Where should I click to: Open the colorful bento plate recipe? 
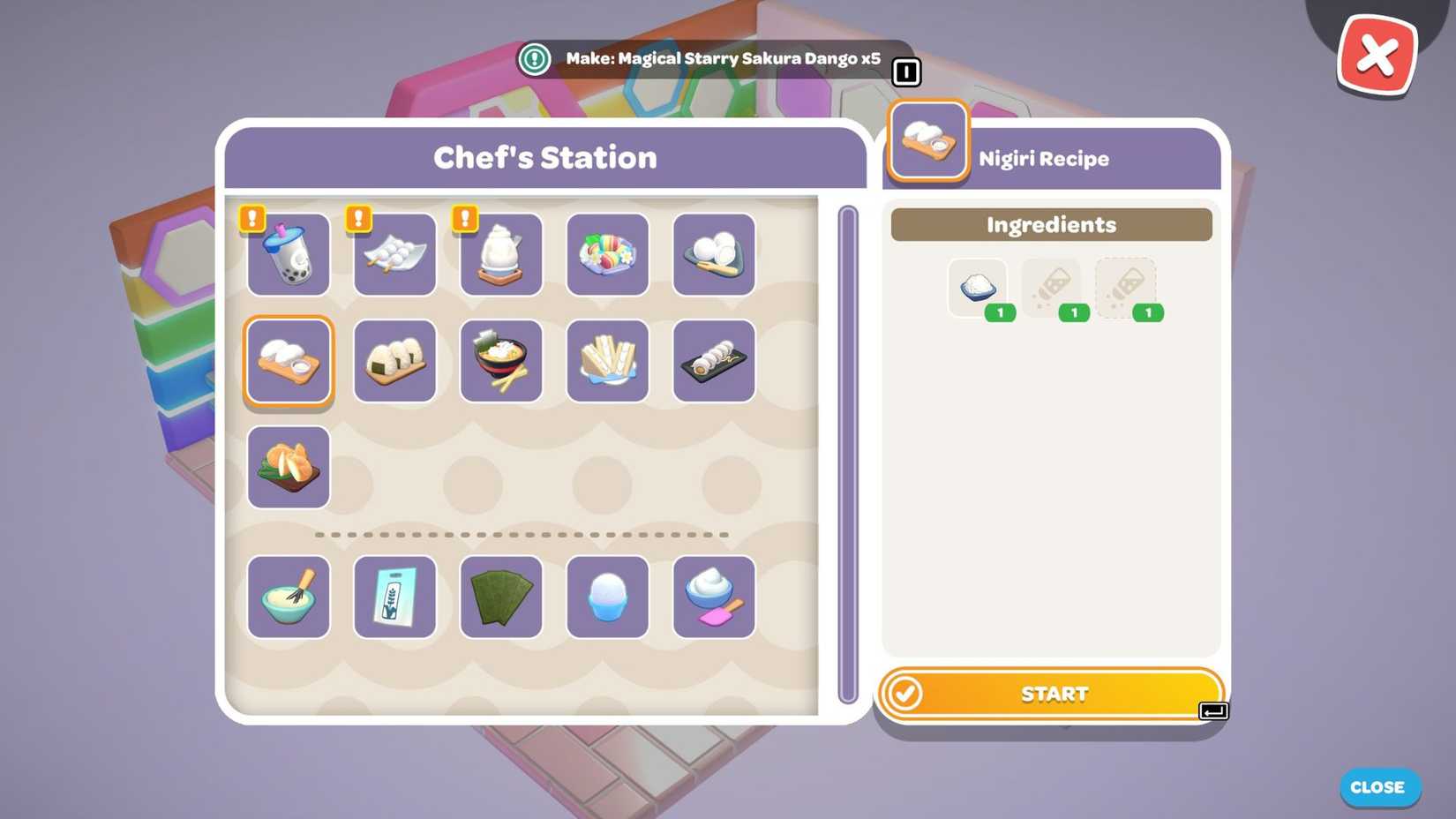607,255
